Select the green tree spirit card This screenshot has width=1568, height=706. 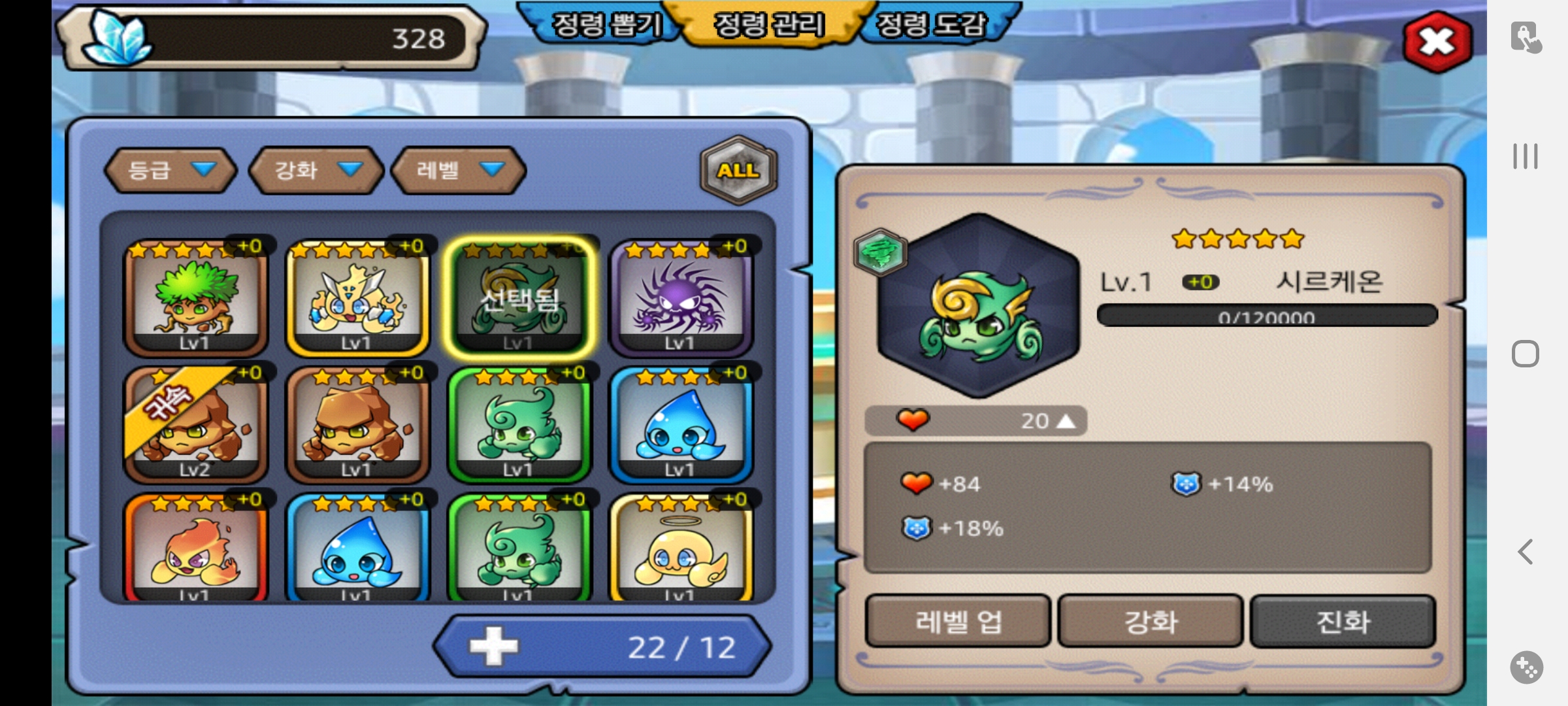pos(195,297)
